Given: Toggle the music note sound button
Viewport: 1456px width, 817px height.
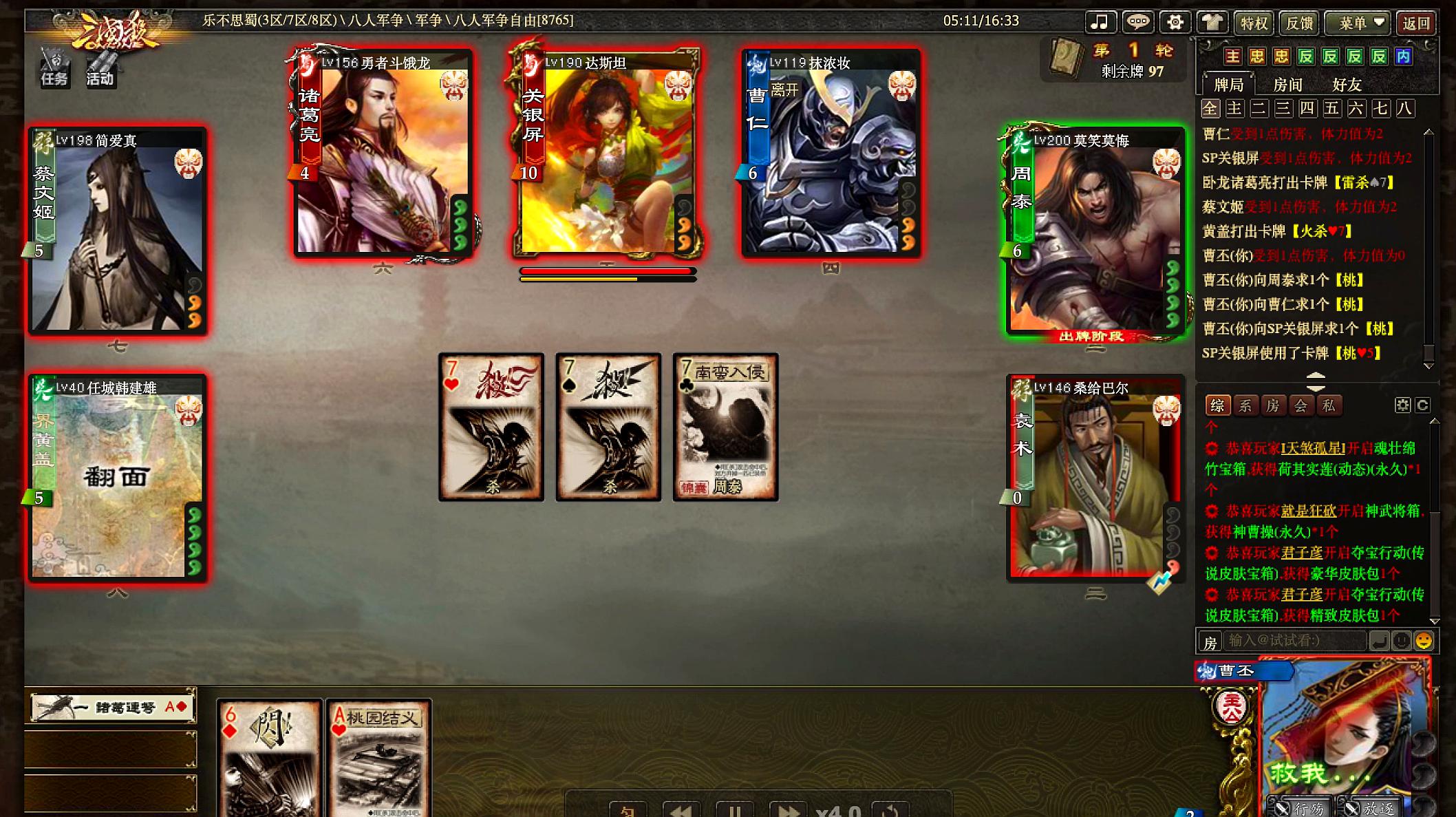Looking at the screenshot, I should tap(1100, 22).
